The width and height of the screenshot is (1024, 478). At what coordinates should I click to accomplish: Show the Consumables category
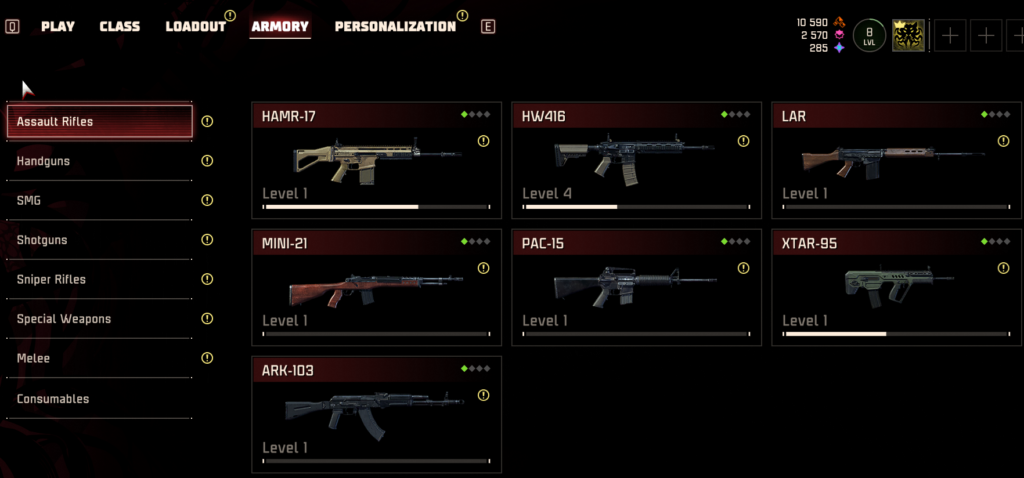99,399
